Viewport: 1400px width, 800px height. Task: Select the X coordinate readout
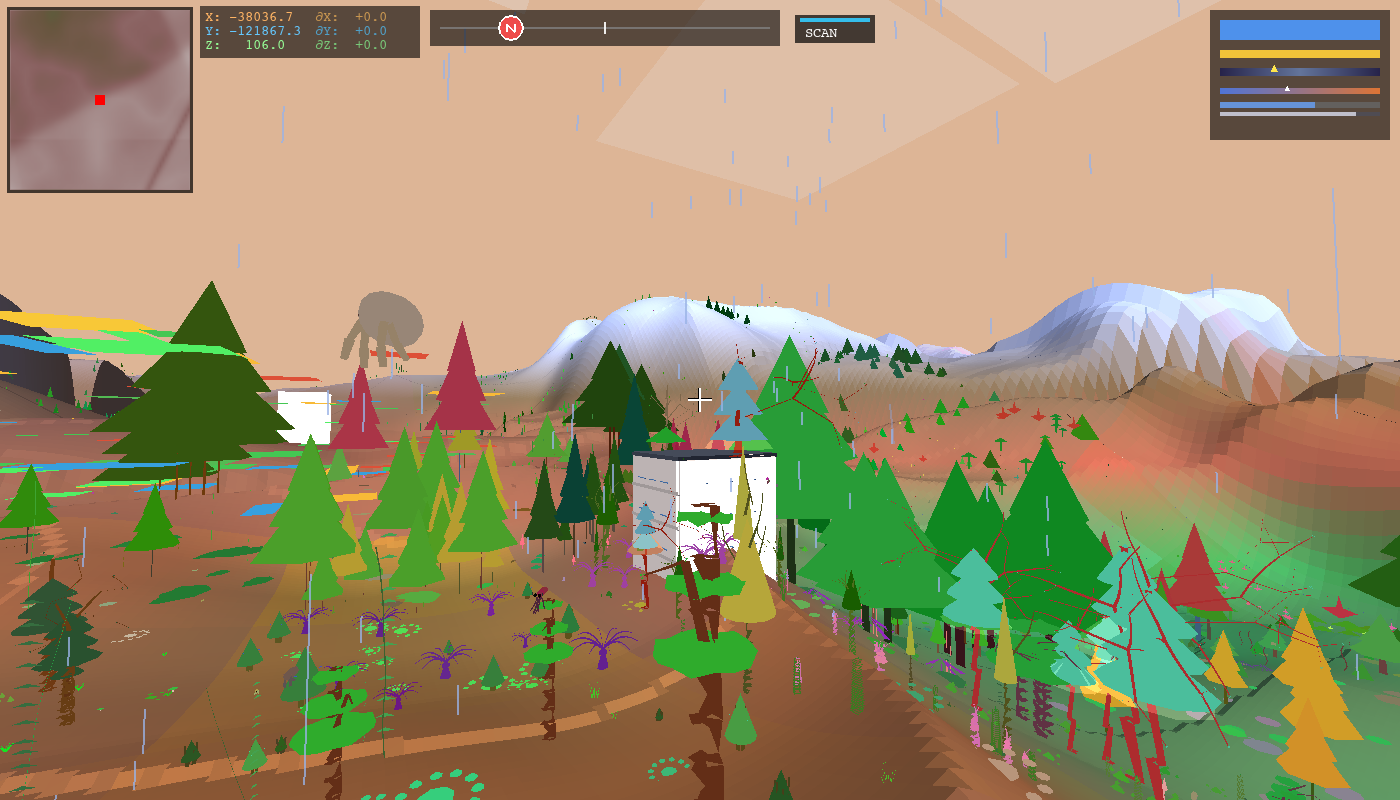(250, 17)
